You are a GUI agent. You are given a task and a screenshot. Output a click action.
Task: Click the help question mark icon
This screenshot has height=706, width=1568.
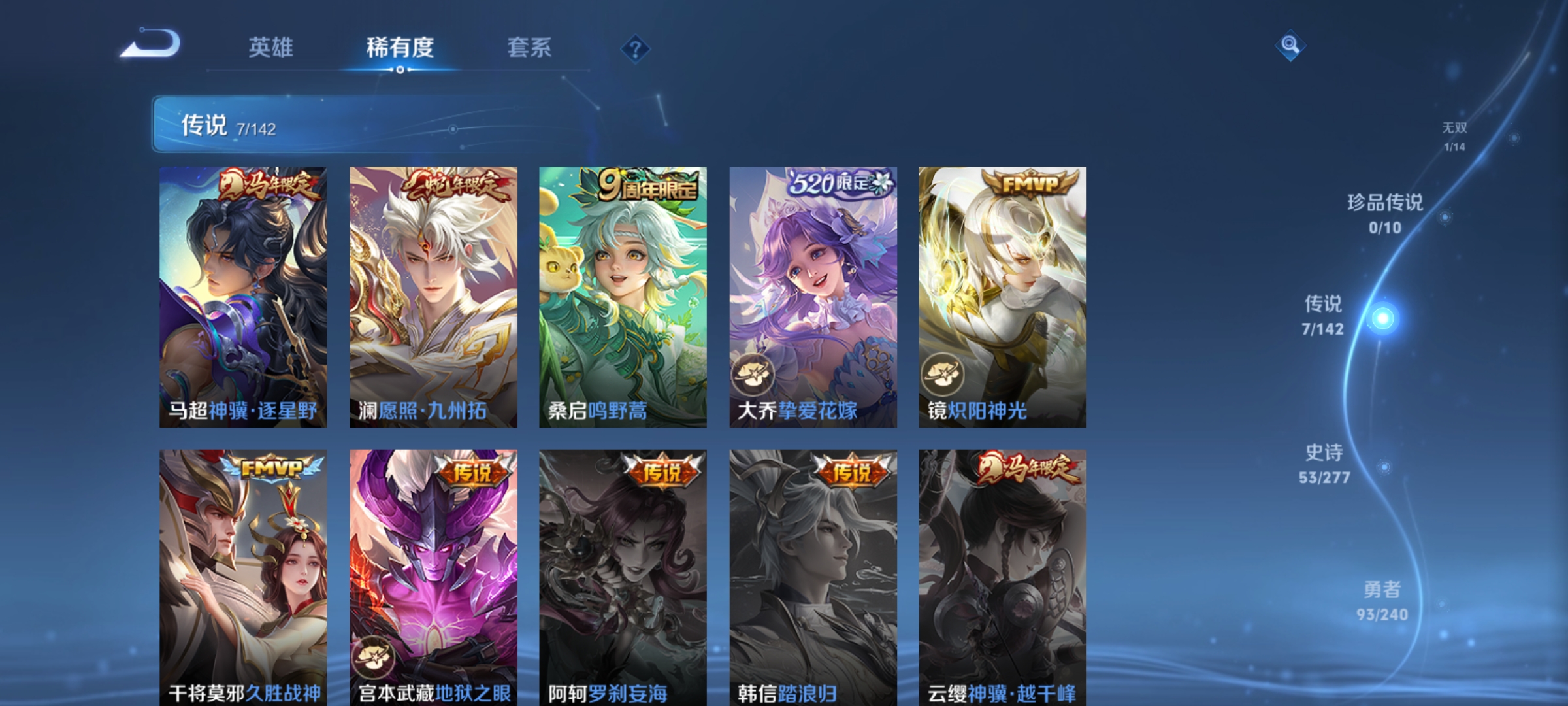(635, 49)
